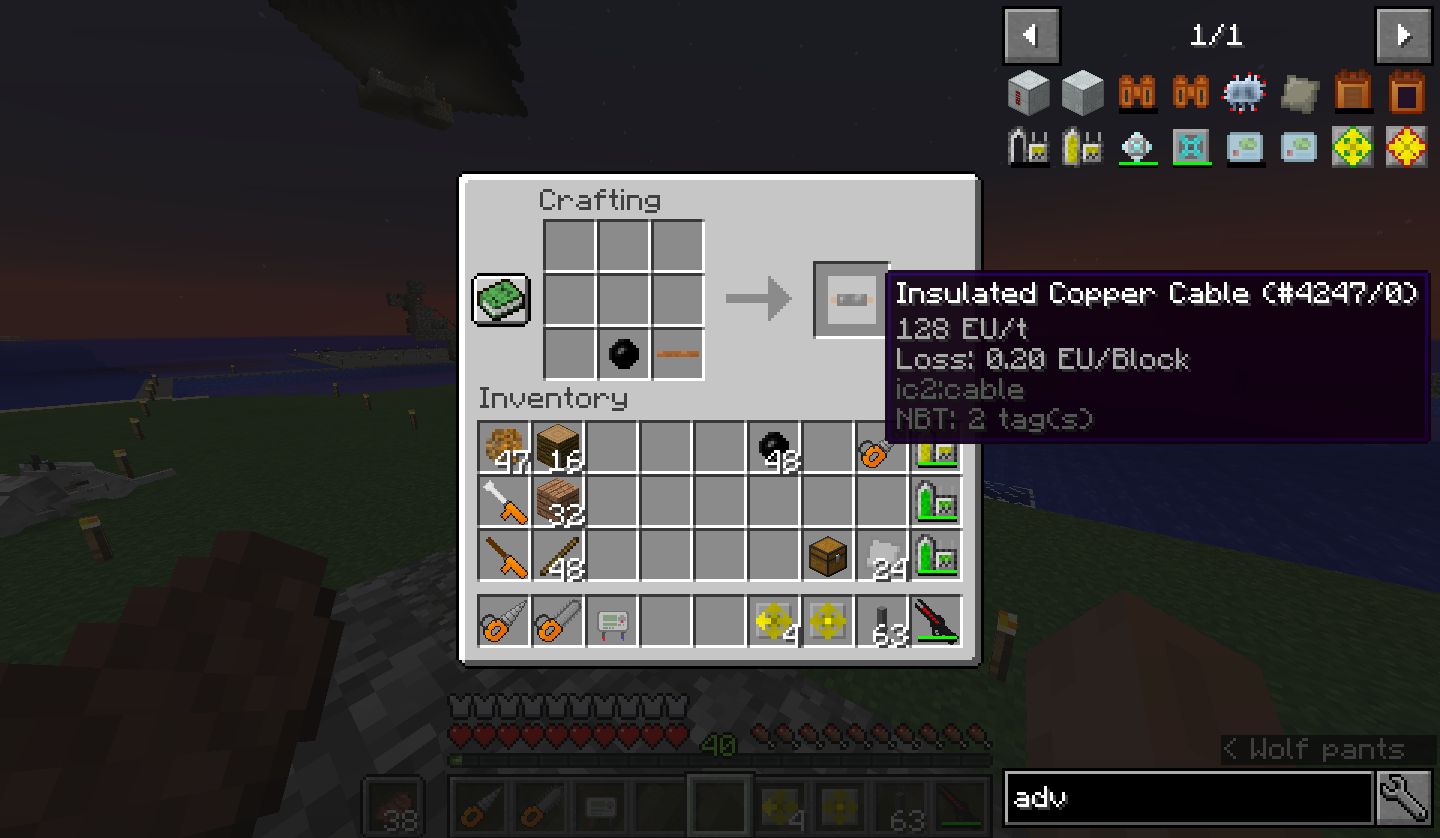Select the red mining laser slot

pos(936,621)
